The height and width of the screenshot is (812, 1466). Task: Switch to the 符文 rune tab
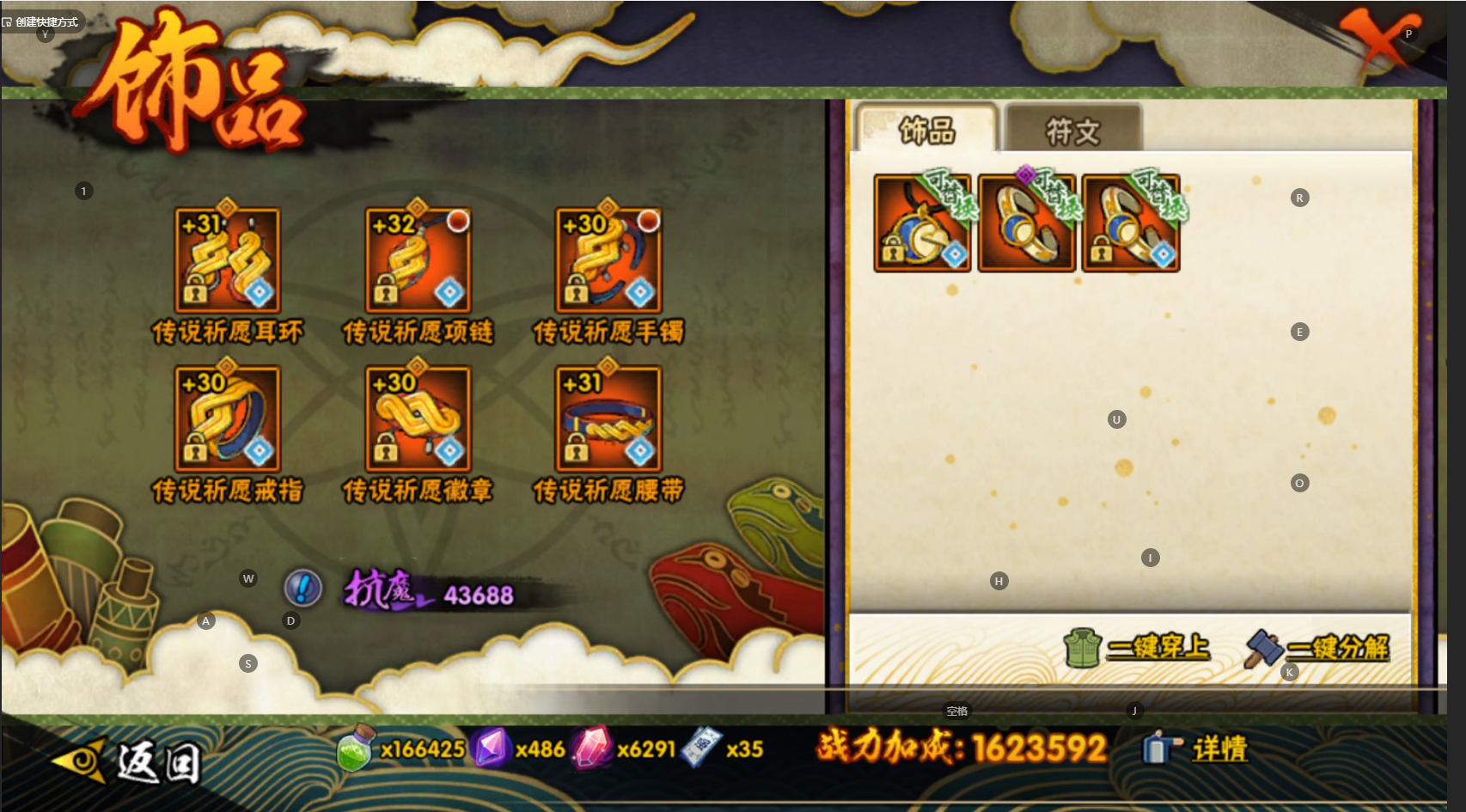tap(1072, 131)
